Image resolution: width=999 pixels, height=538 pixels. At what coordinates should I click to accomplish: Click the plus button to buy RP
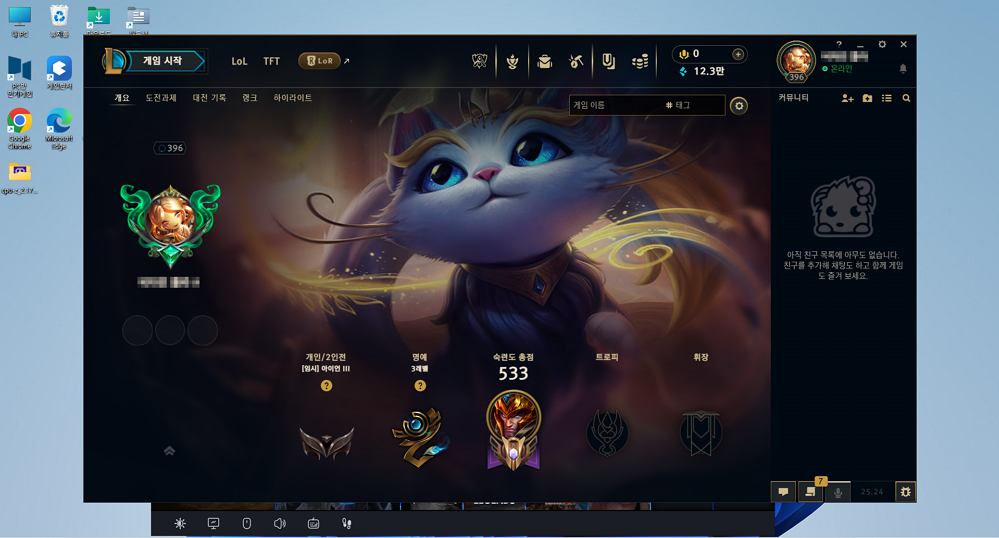[x=738, y=54]
